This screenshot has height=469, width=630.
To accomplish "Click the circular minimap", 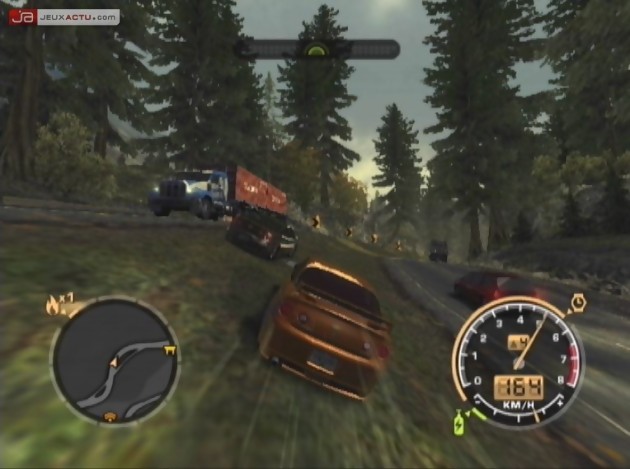I will point(115,361).
